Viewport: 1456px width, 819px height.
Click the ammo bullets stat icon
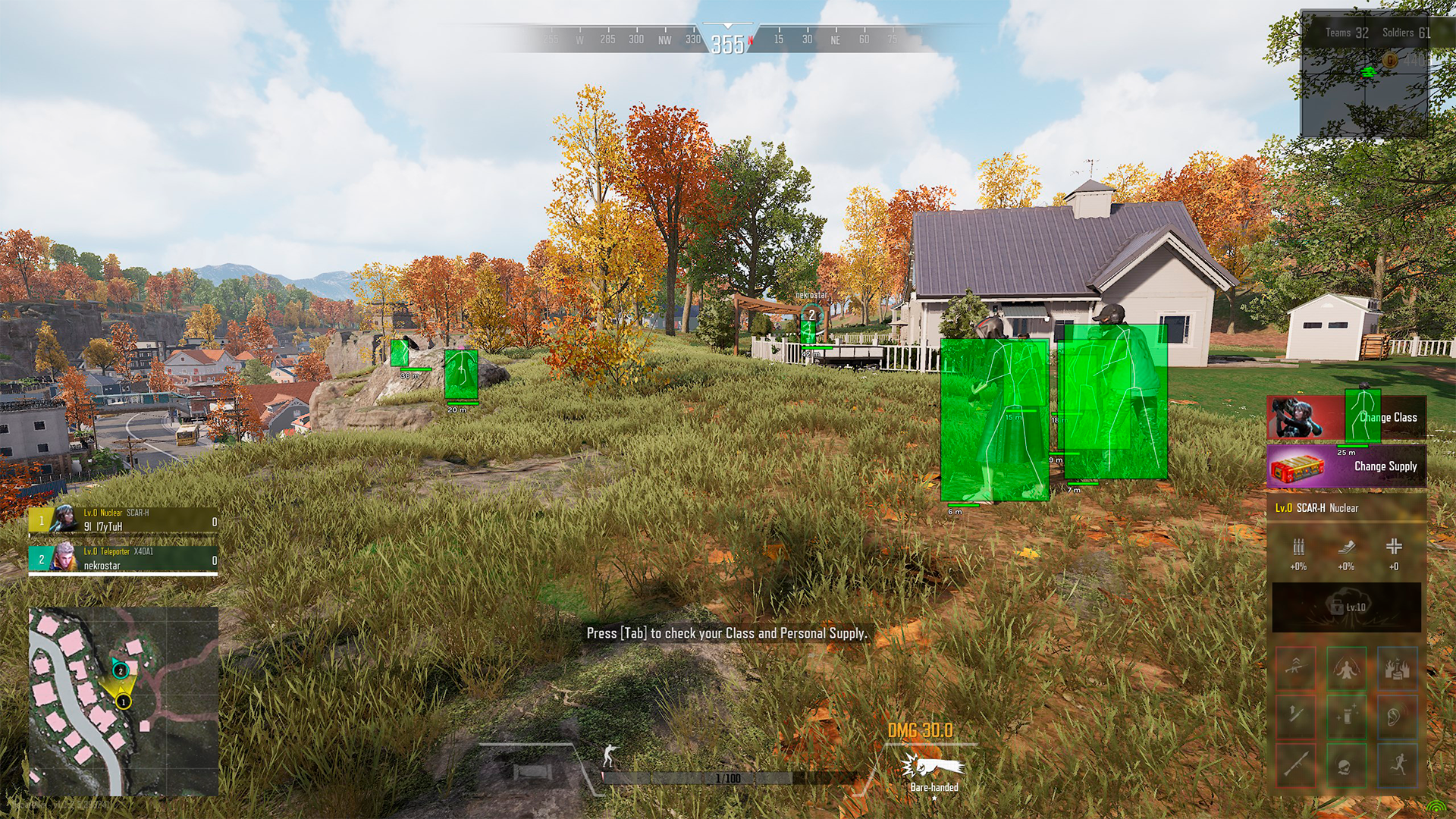coord(1298,547)
